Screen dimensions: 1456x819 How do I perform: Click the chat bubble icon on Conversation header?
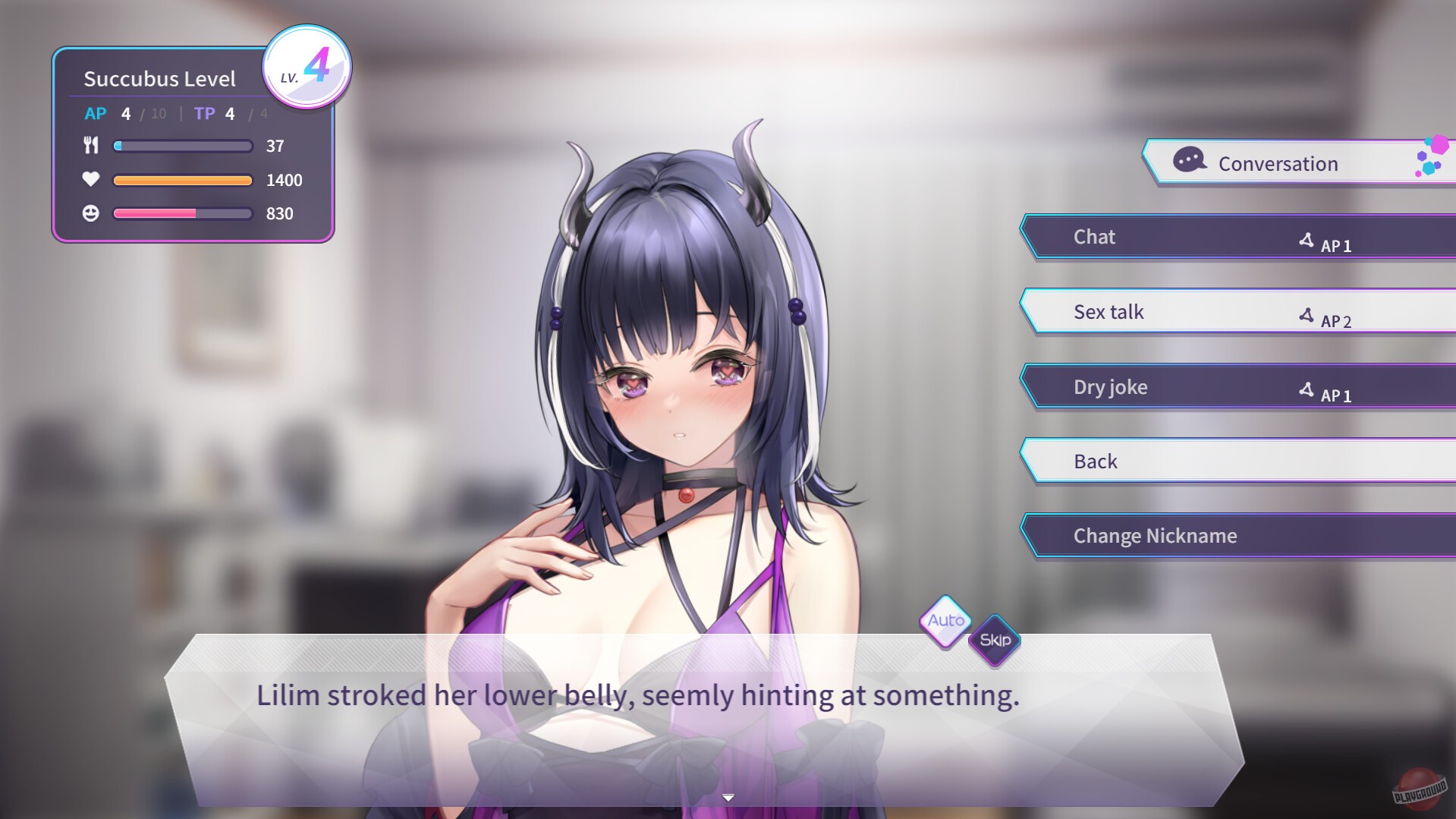point(1188,161)
